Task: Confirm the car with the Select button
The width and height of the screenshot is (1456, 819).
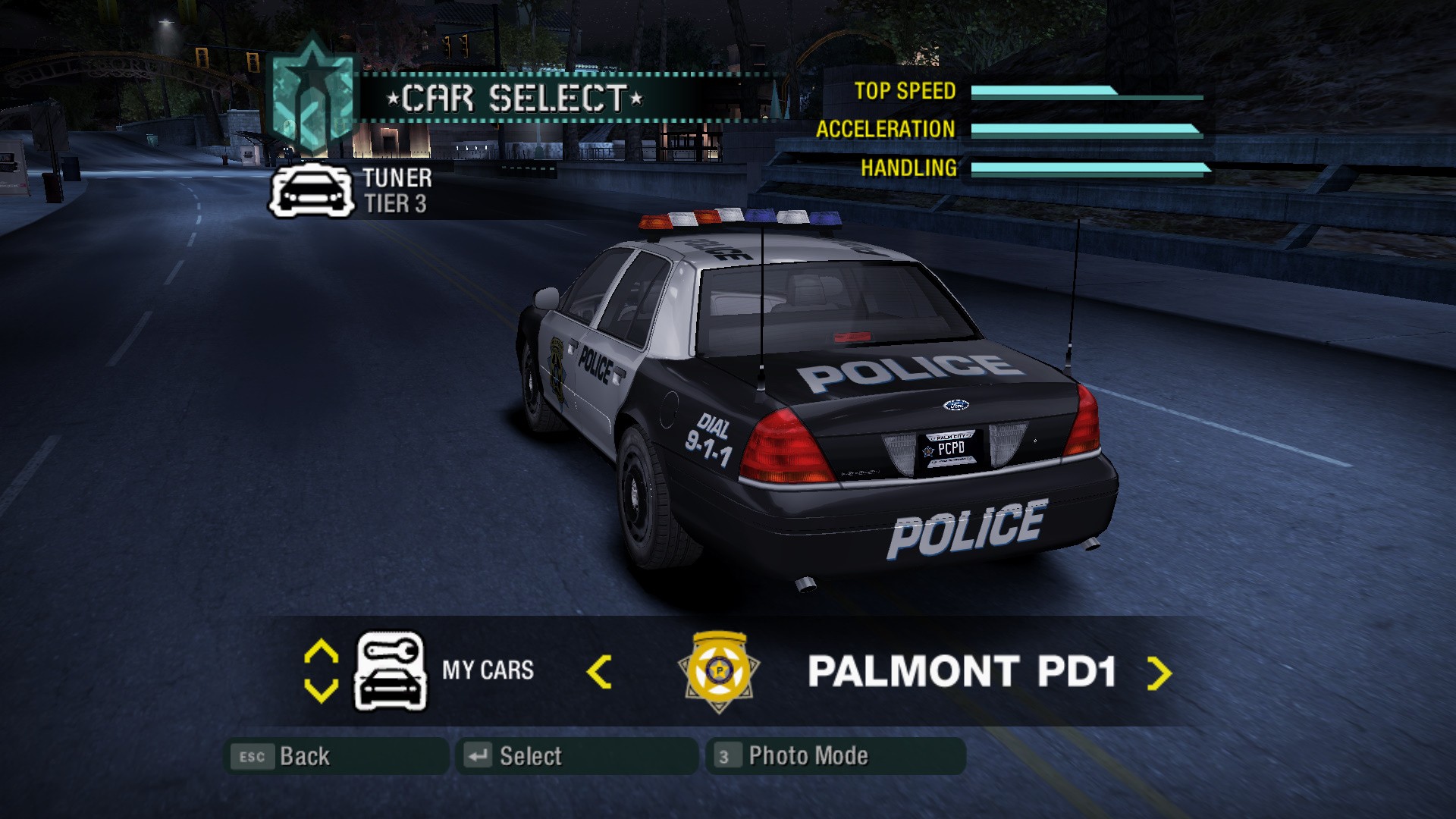Action: click(576, 756)
